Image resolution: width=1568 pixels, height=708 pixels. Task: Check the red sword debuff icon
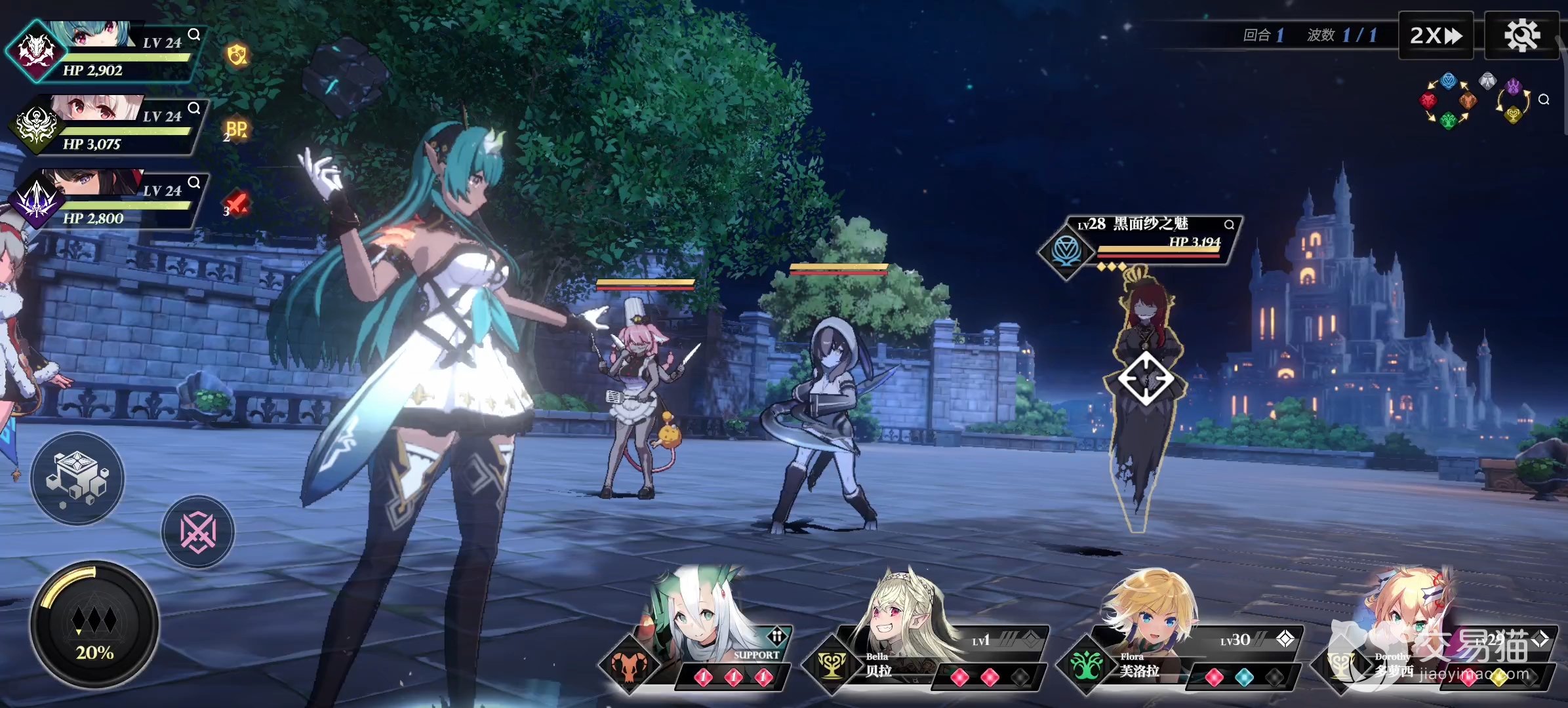pos(236,204)
